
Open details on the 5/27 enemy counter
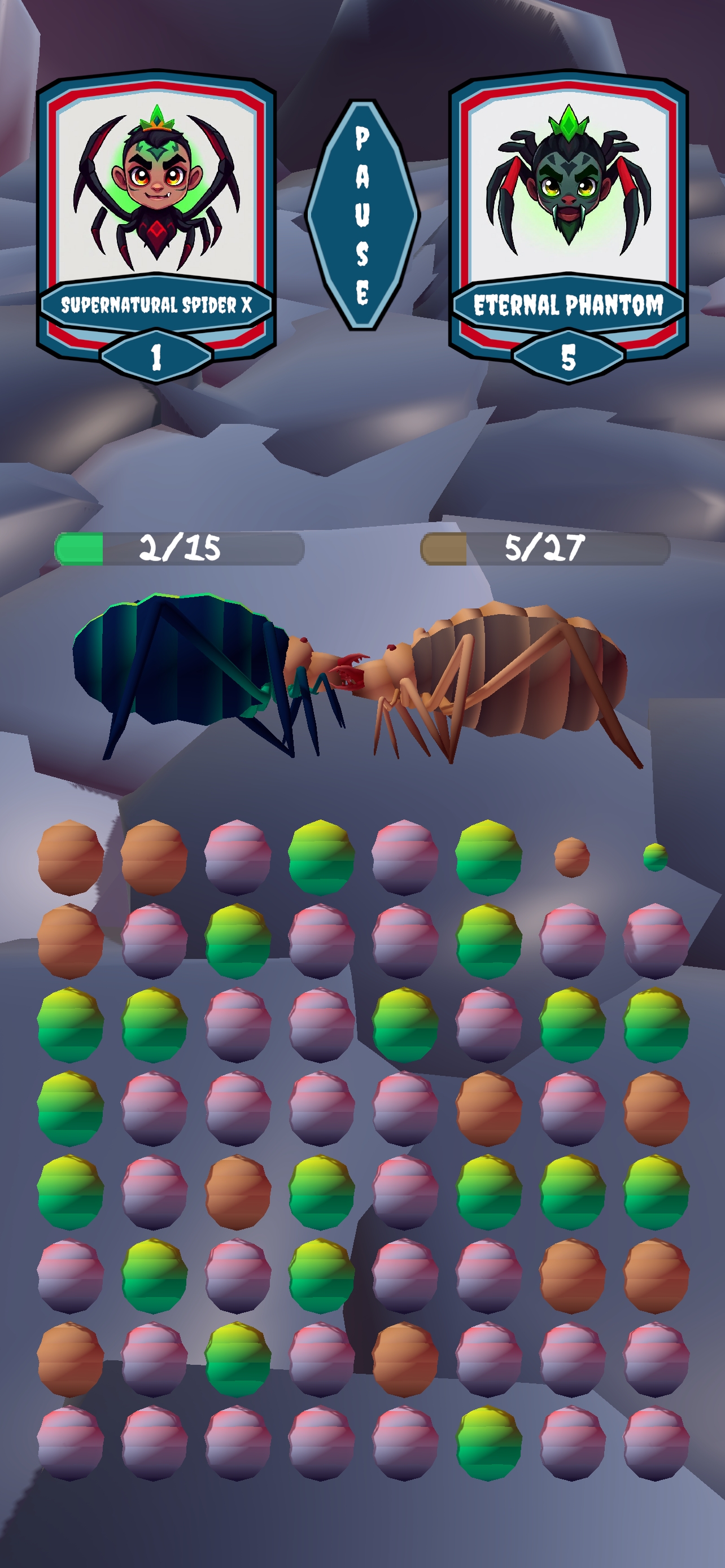(x=545, y=548)
